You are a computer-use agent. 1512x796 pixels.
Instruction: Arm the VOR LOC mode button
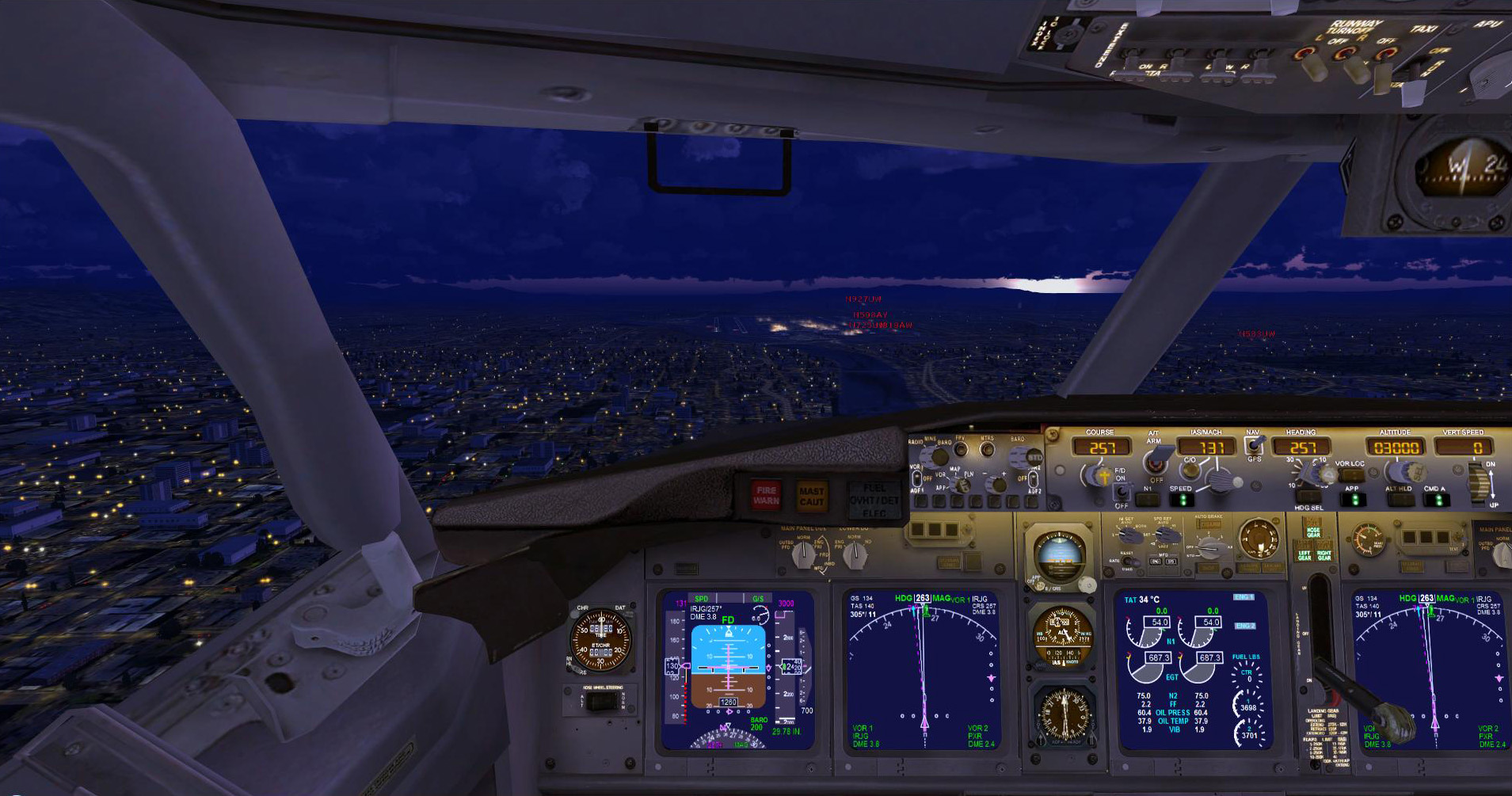pos(1350,475)
